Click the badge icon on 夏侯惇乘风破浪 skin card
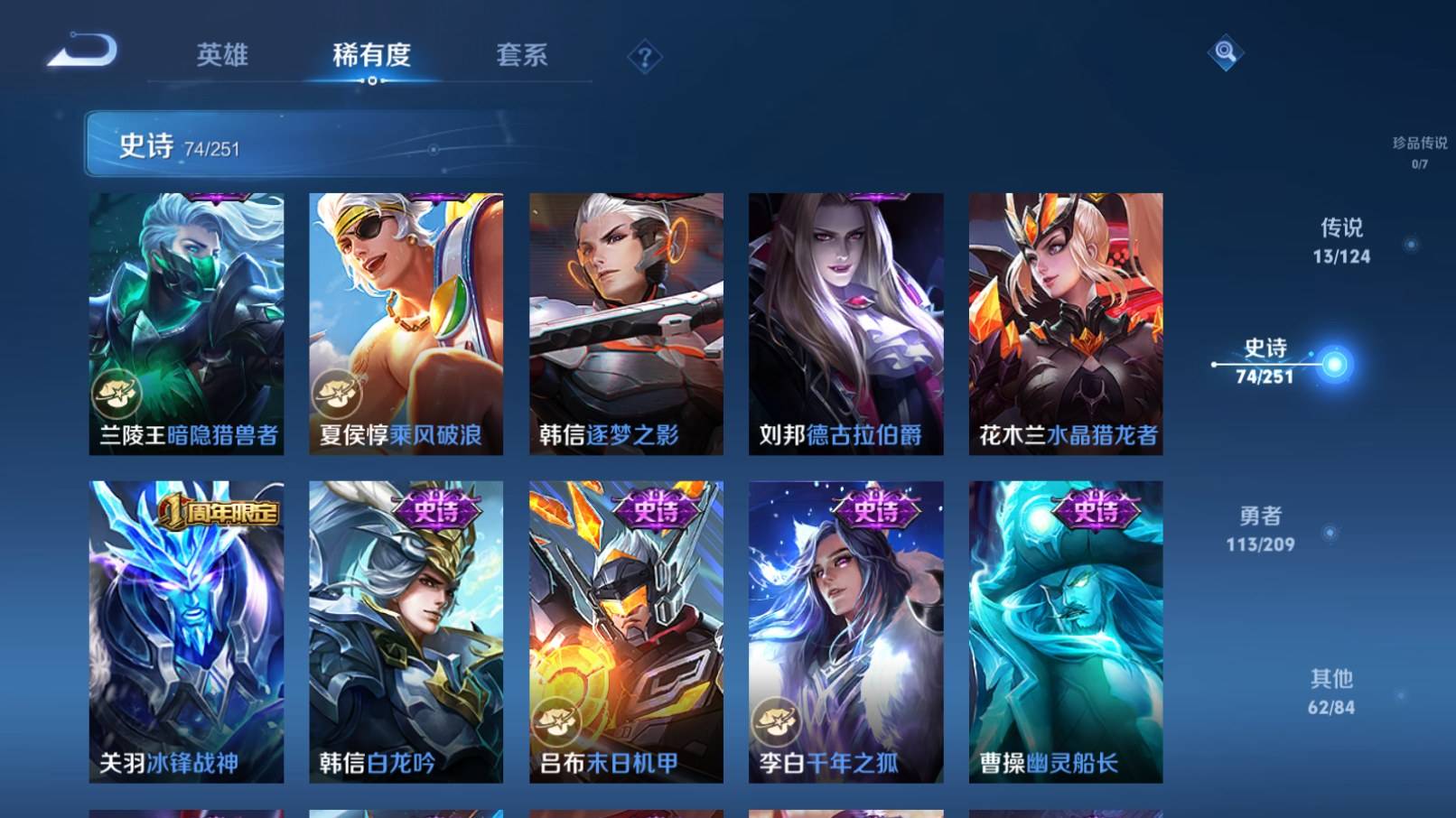 (x=334, y=394)
